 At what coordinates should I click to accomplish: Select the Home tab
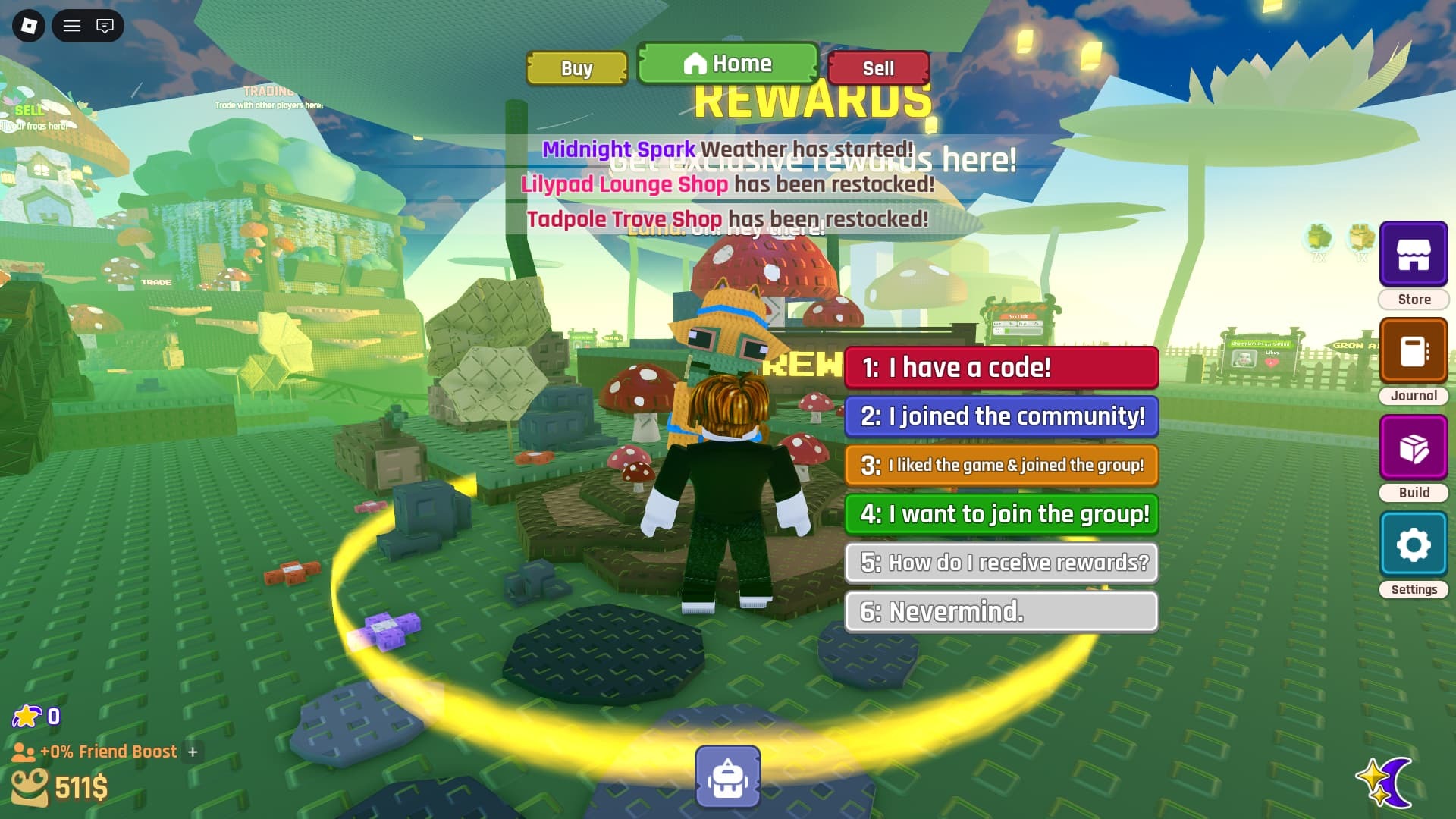click(727, 64)
